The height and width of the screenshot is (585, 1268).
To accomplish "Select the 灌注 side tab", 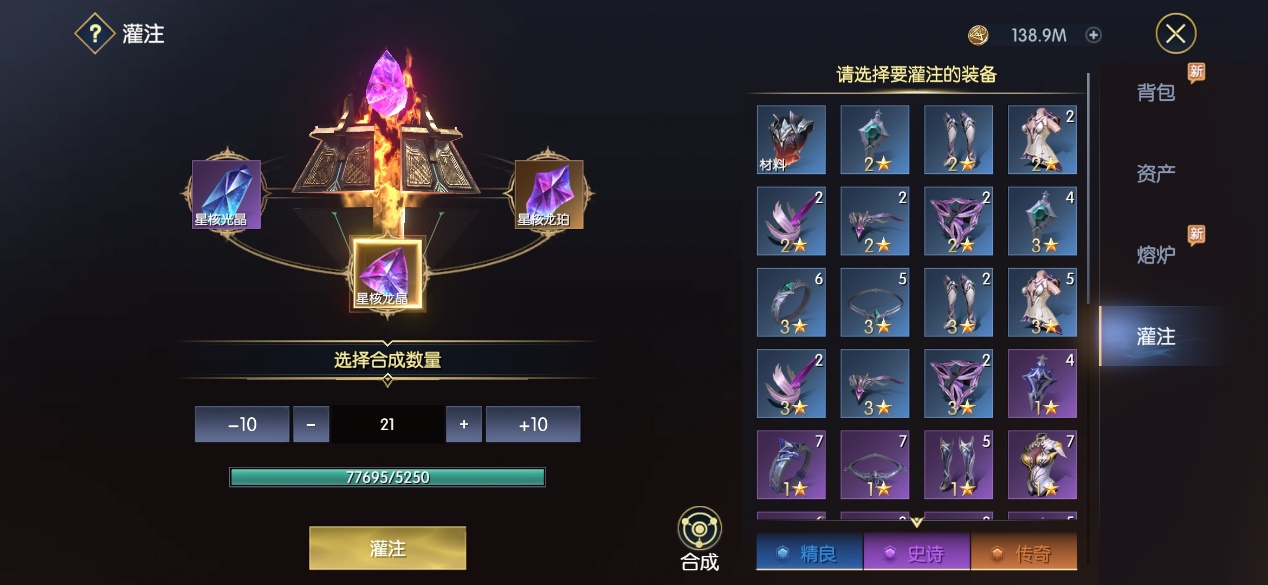I will click(1155, 337).
